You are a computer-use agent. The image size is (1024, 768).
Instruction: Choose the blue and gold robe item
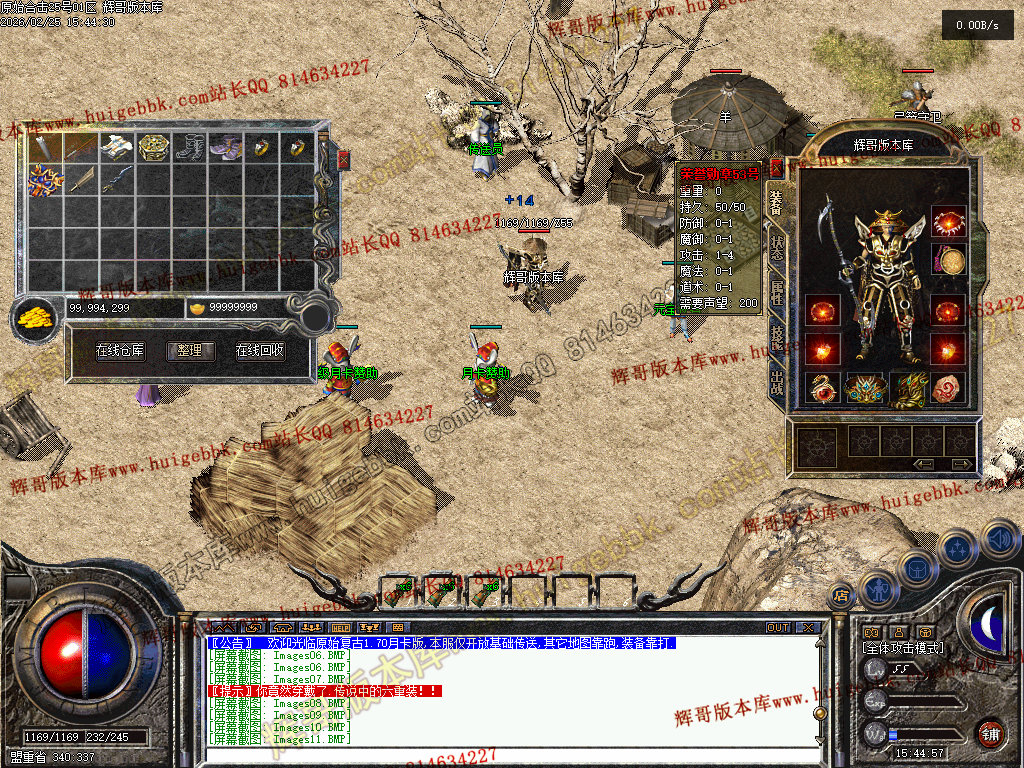point(45,181)
